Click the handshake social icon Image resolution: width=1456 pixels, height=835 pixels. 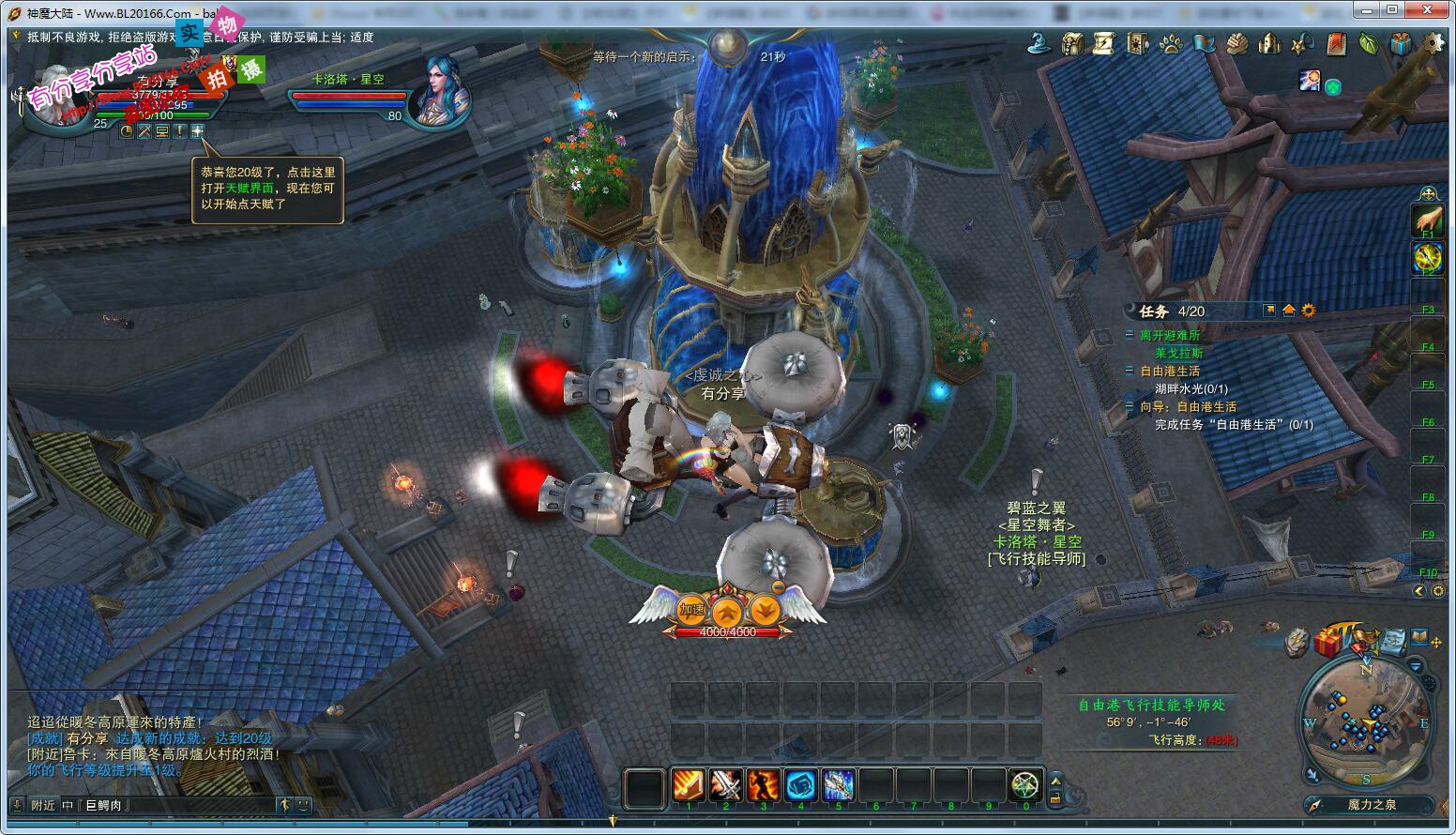coord(1236,43)
